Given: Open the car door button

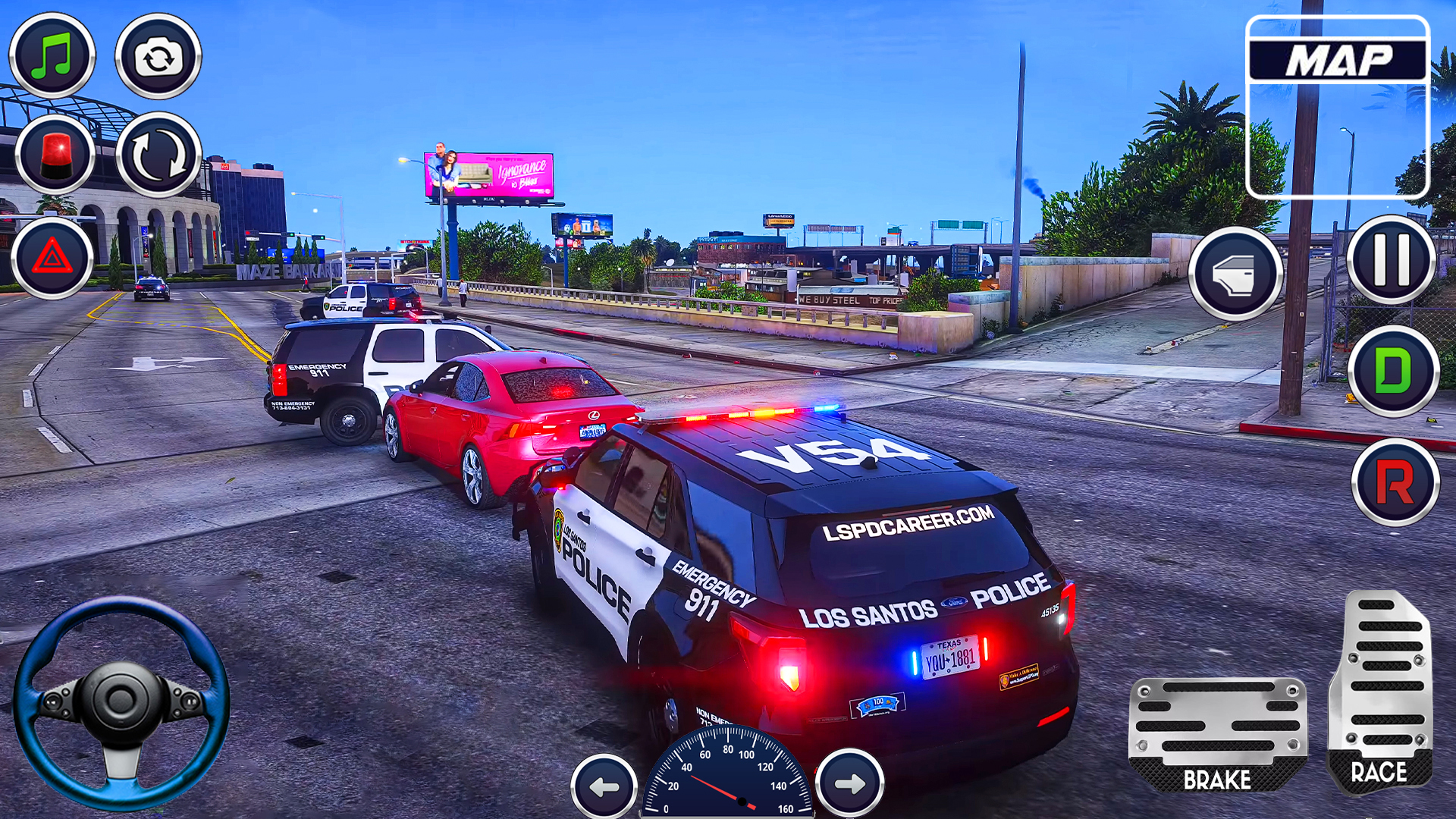Looking at the screenshot, I should point(1235,273).
